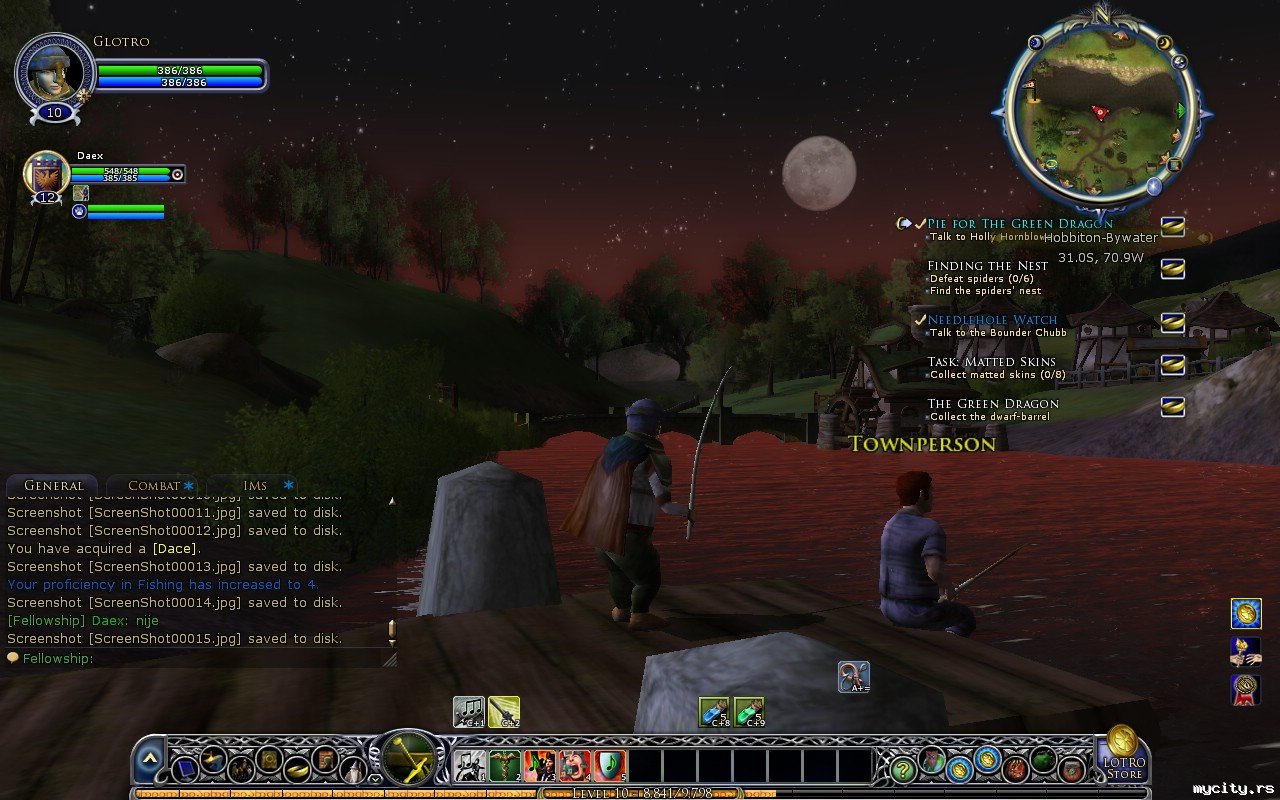This screenshot has height=800, width=1280.
Task: Select the General chat tab
Action: pyautogui.click(x=53, y=486)
